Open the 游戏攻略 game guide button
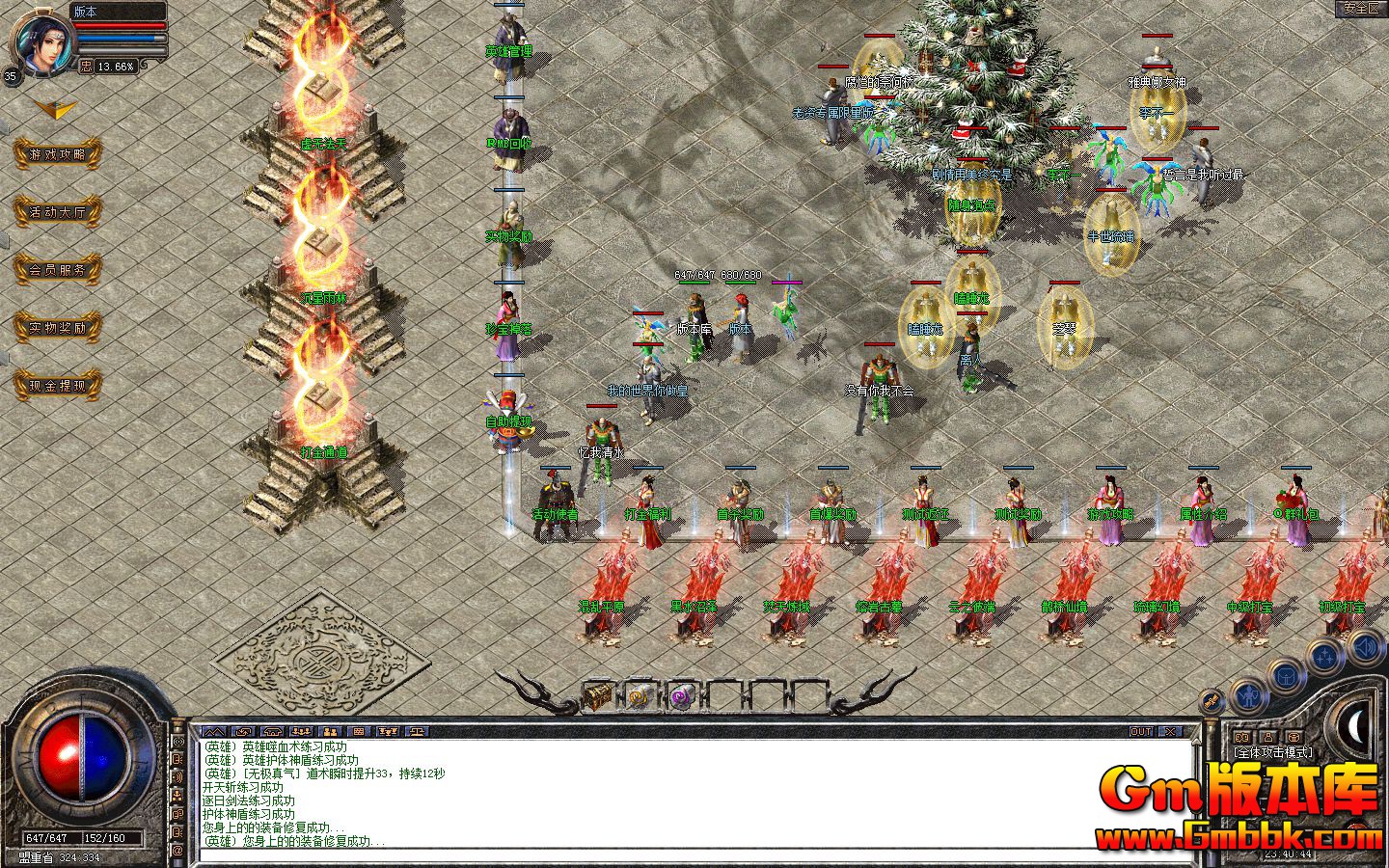Screen dimensions: 1389x868 (x=58, y=153)
